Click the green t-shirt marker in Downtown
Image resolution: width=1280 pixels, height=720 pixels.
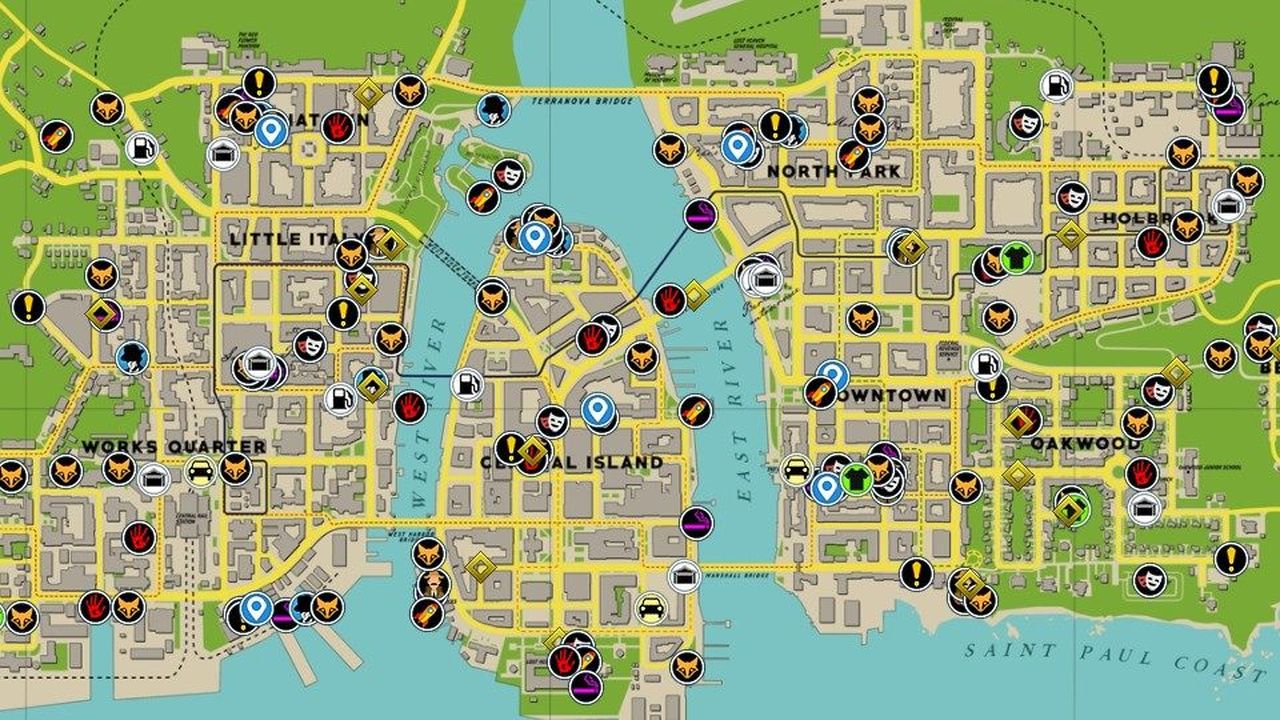[856, 481]
